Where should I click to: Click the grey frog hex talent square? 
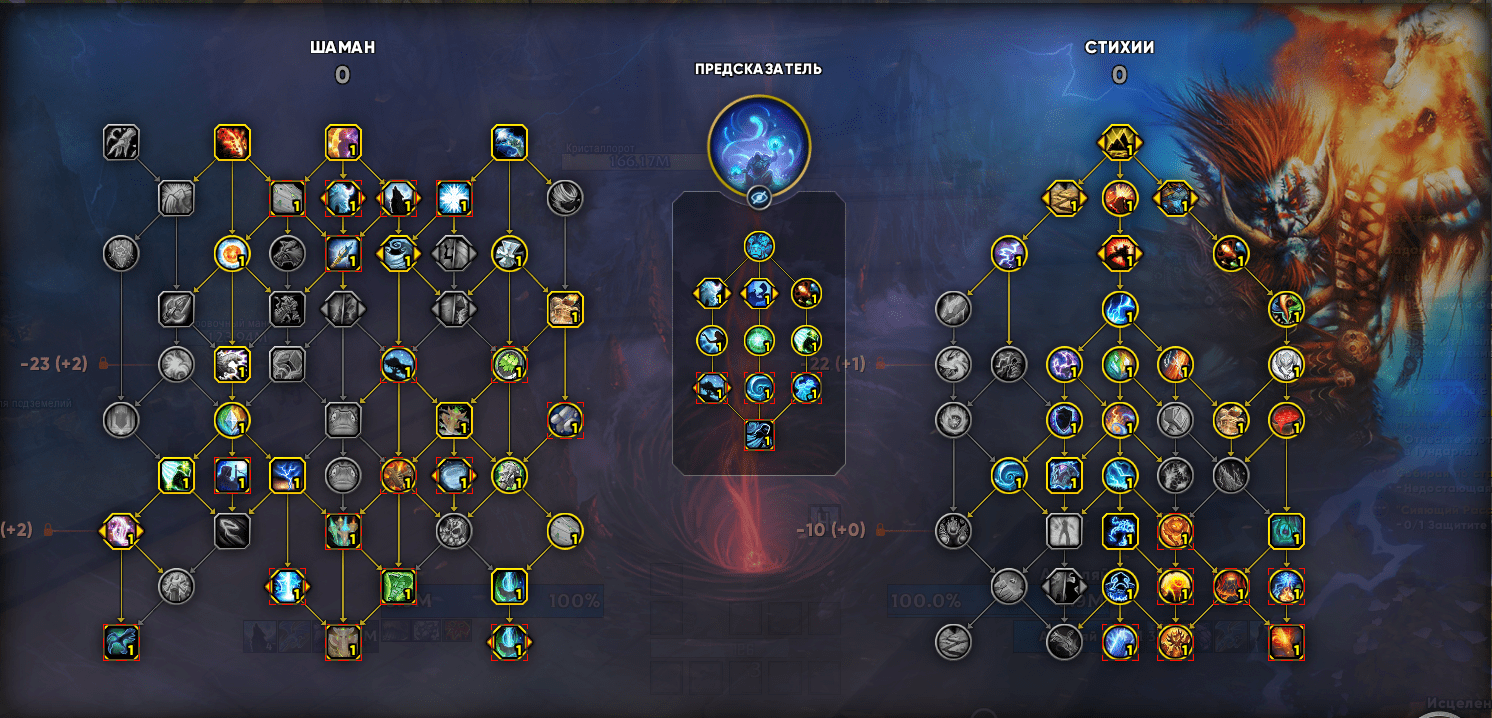tap(343, 420)
